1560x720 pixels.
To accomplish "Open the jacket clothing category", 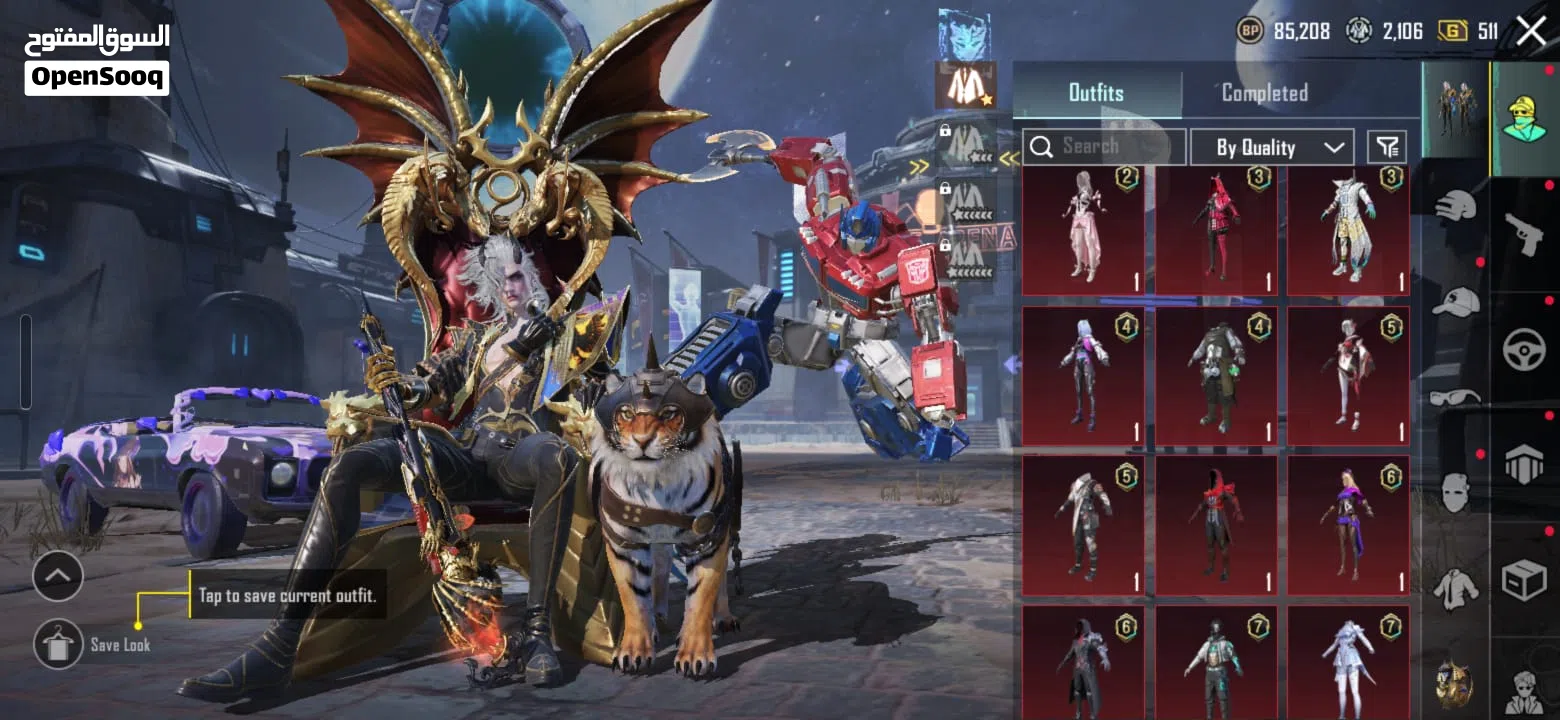I will click(x=1456, y=588).
